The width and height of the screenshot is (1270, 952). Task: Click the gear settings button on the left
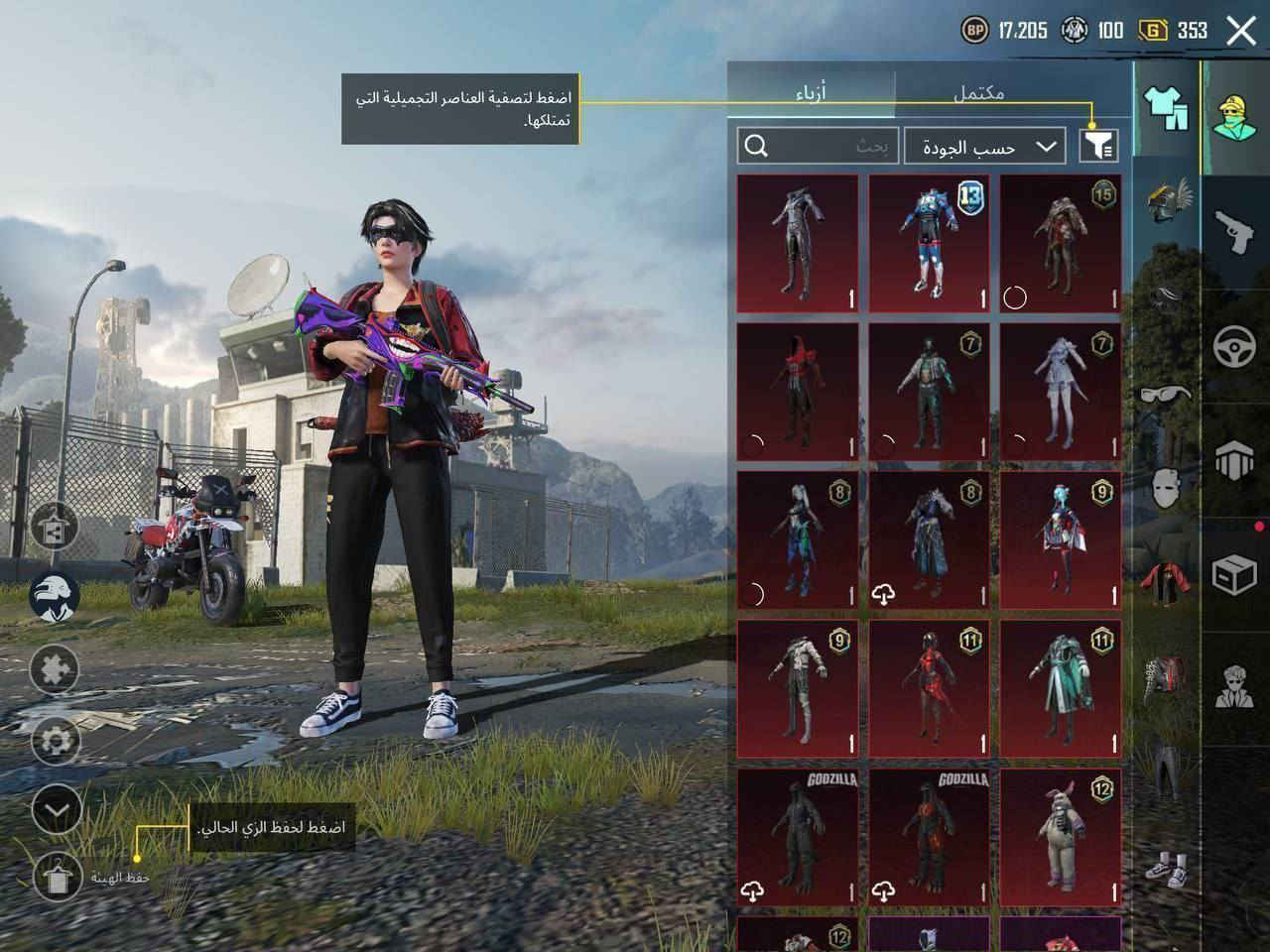click(56, 740)
